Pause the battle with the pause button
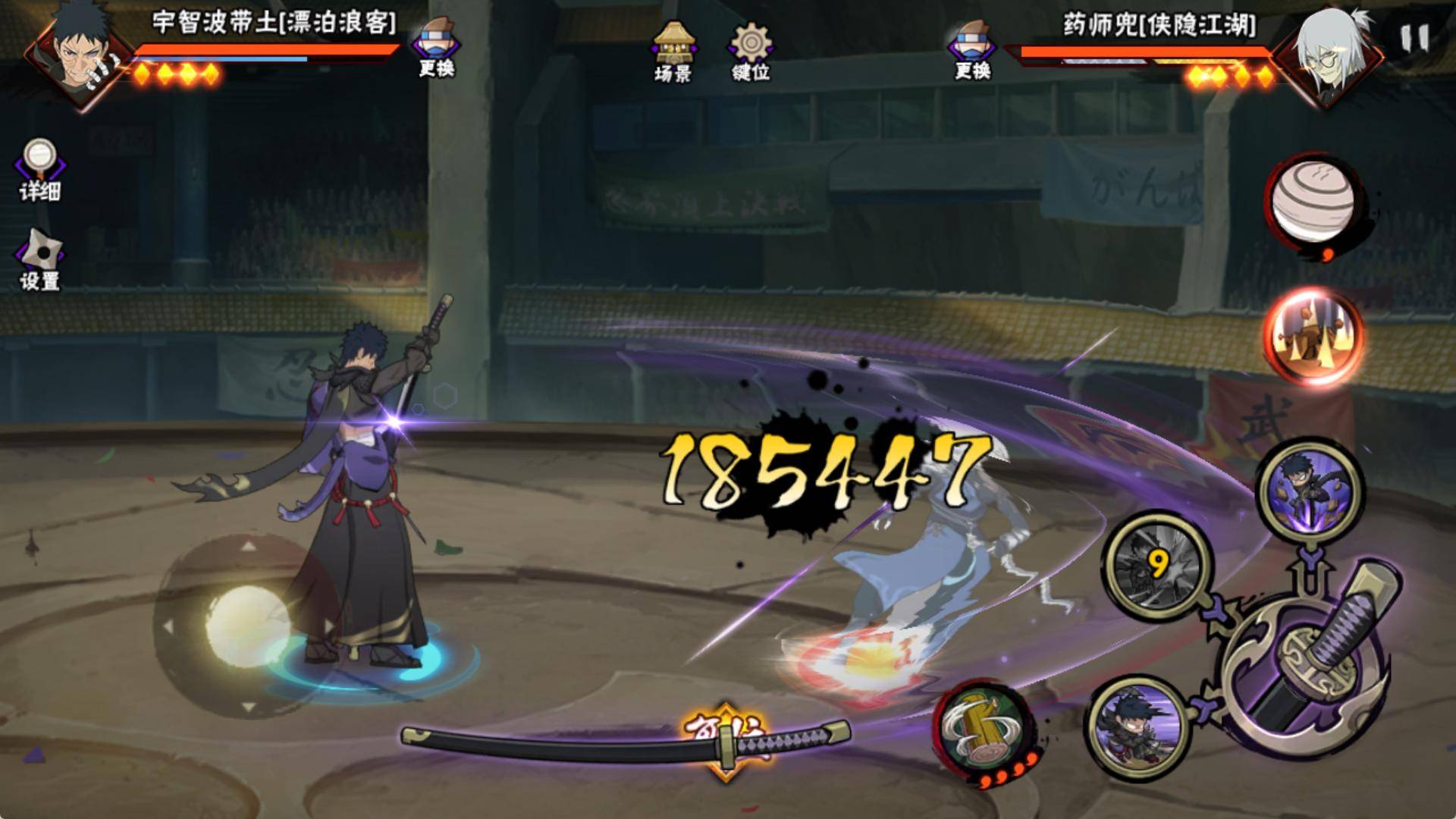 1414,38
